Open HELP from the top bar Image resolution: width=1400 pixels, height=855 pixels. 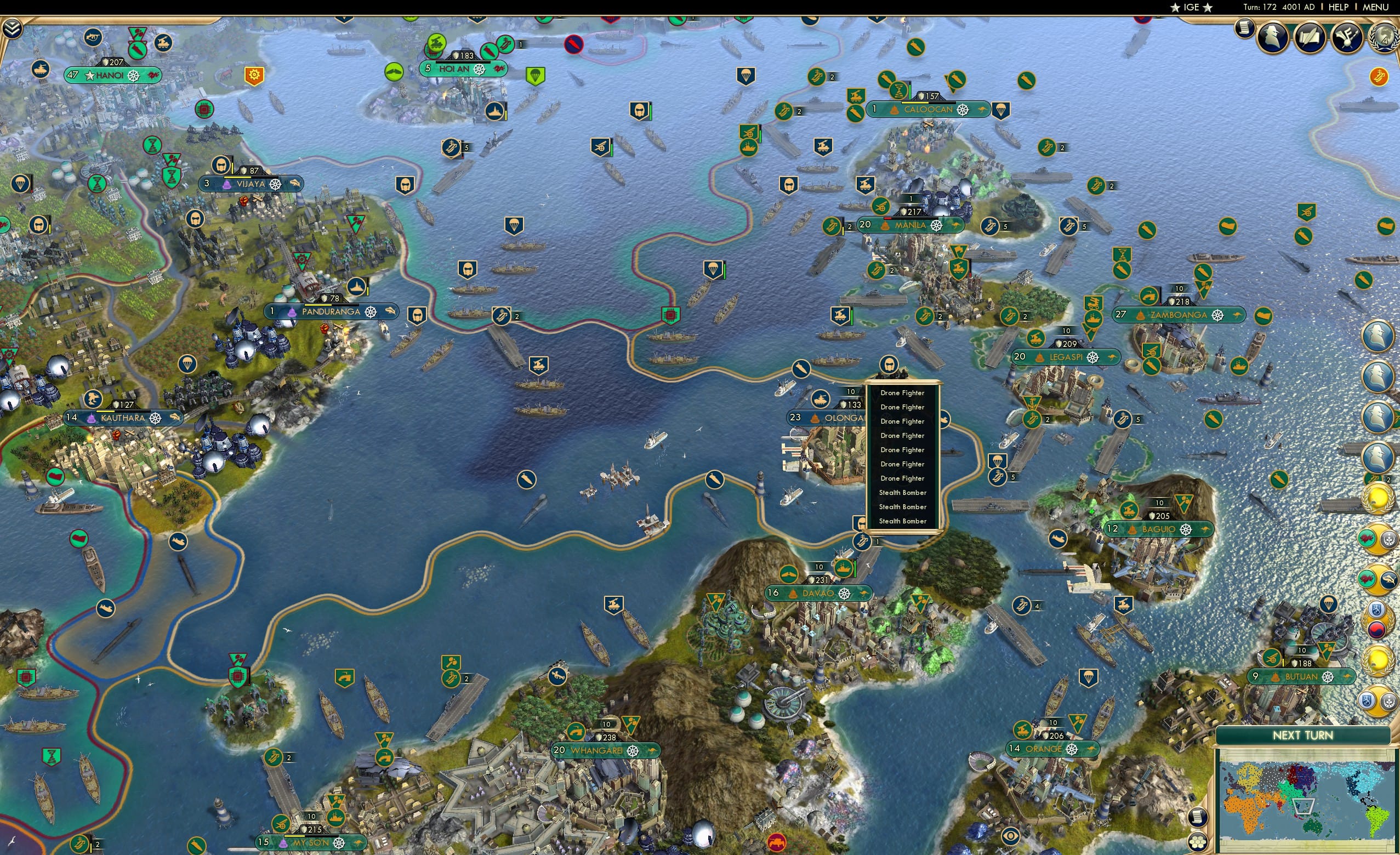1339,7
